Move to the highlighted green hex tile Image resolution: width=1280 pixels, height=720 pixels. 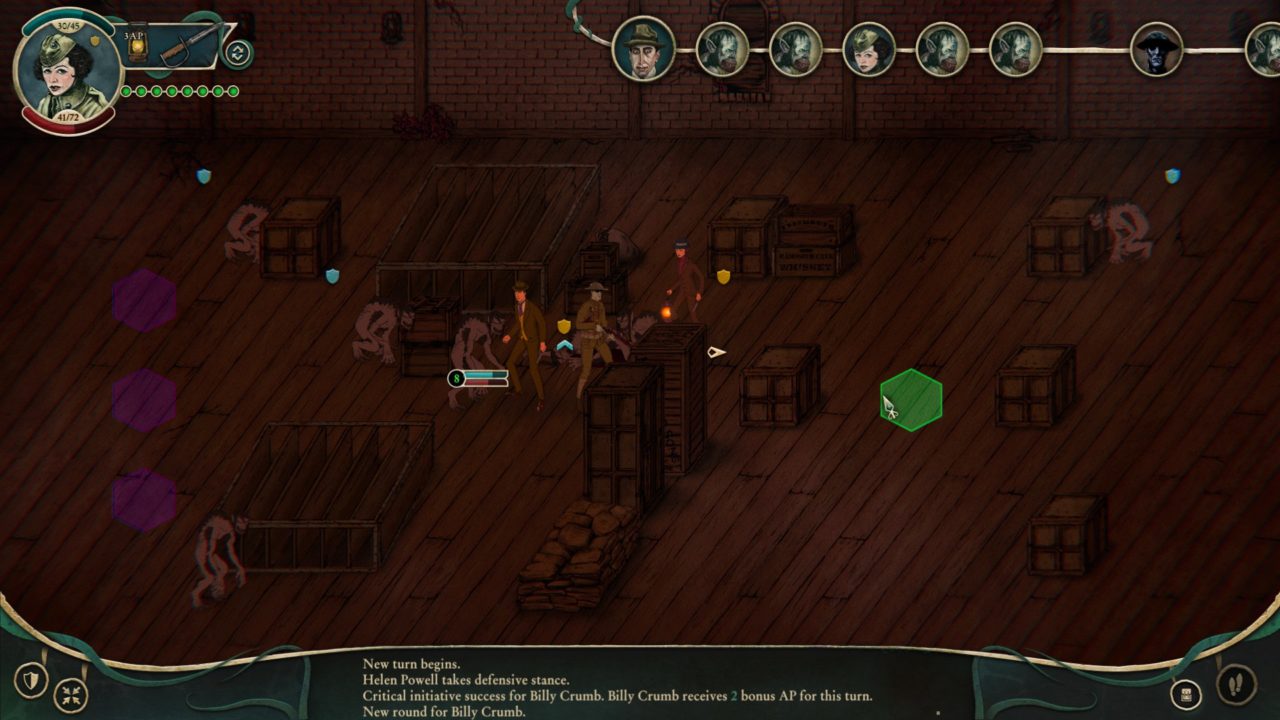911,400
